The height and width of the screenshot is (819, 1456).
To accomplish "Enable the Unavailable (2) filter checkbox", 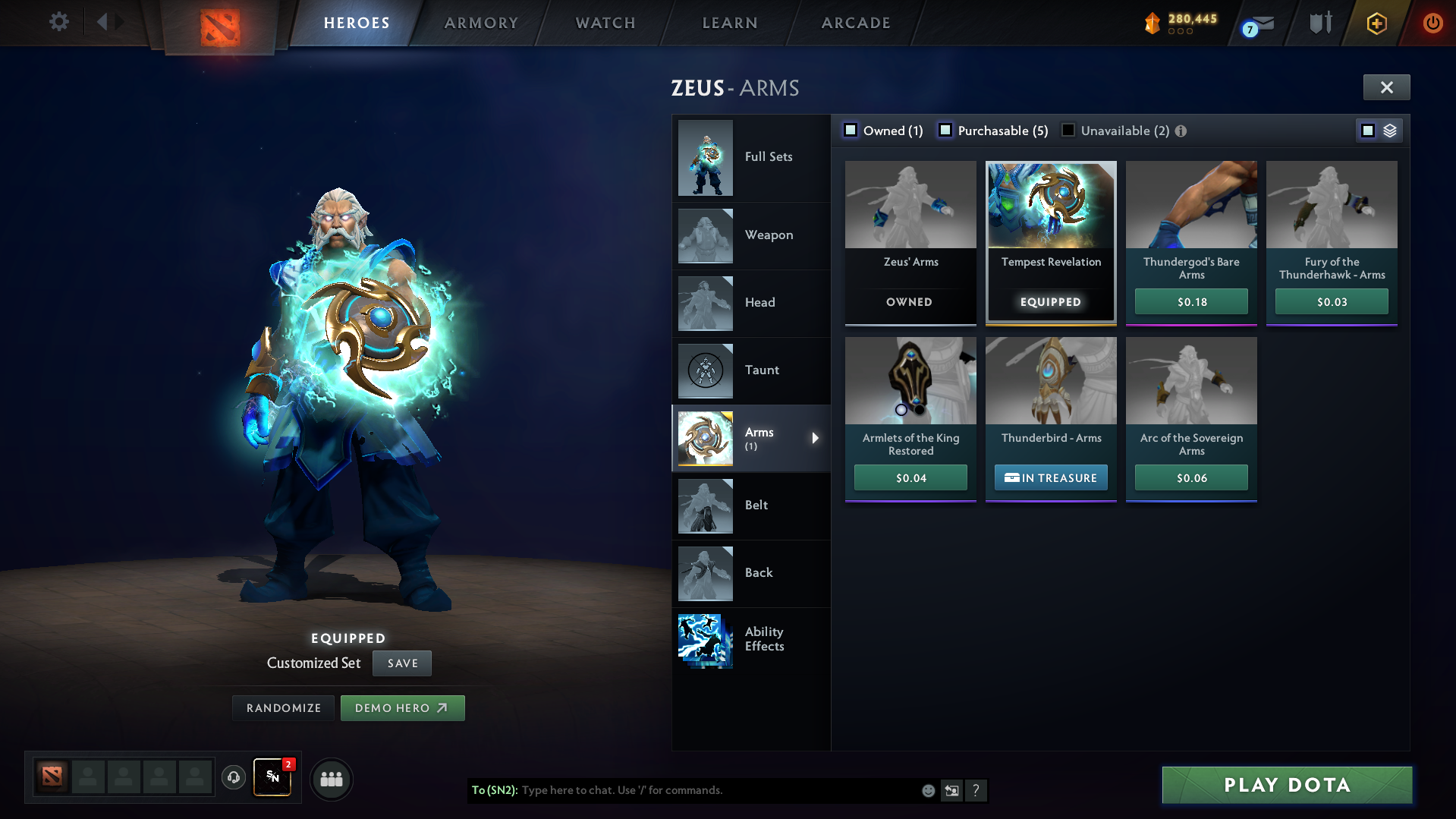I will coord(1068,130).
